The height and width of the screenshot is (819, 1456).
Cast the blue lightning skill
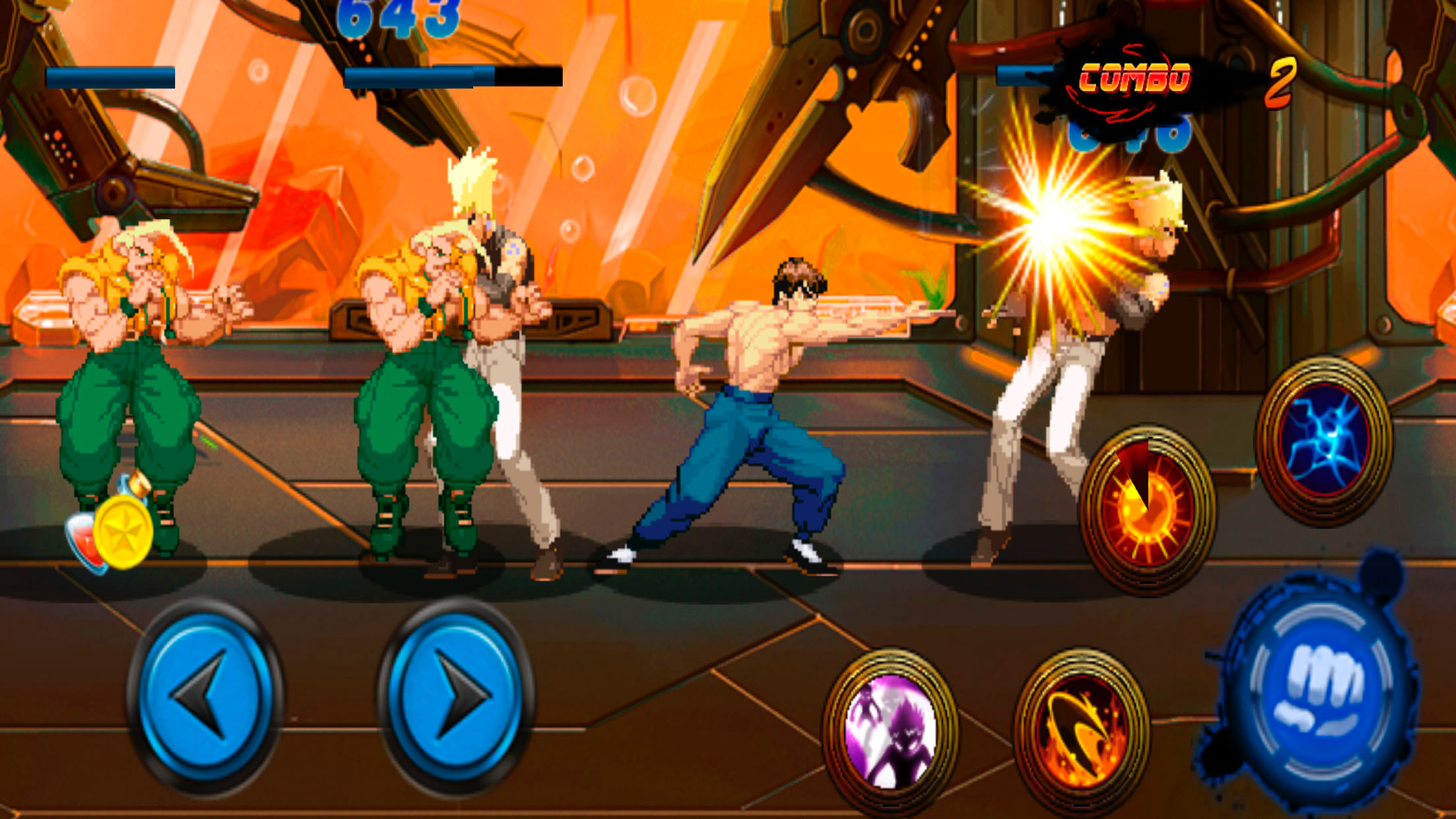coord(1324,440)
